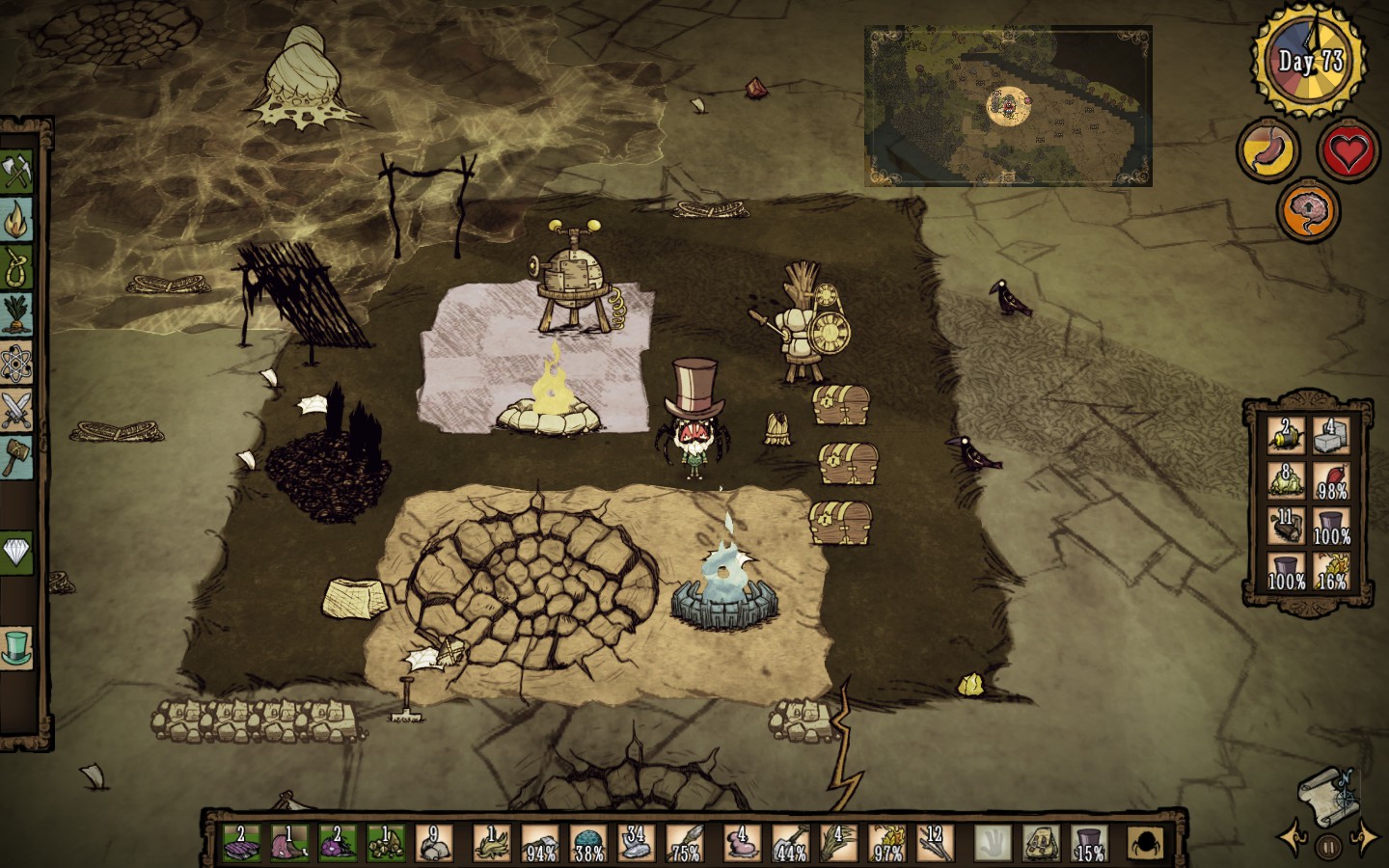Click the pause button near the map scroll

[1328, 846]
